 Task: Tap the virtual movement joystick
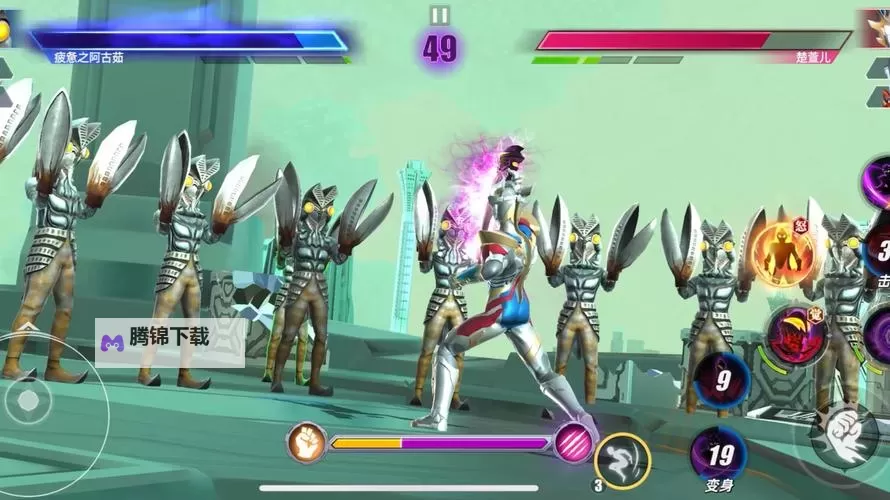point(28,401)
